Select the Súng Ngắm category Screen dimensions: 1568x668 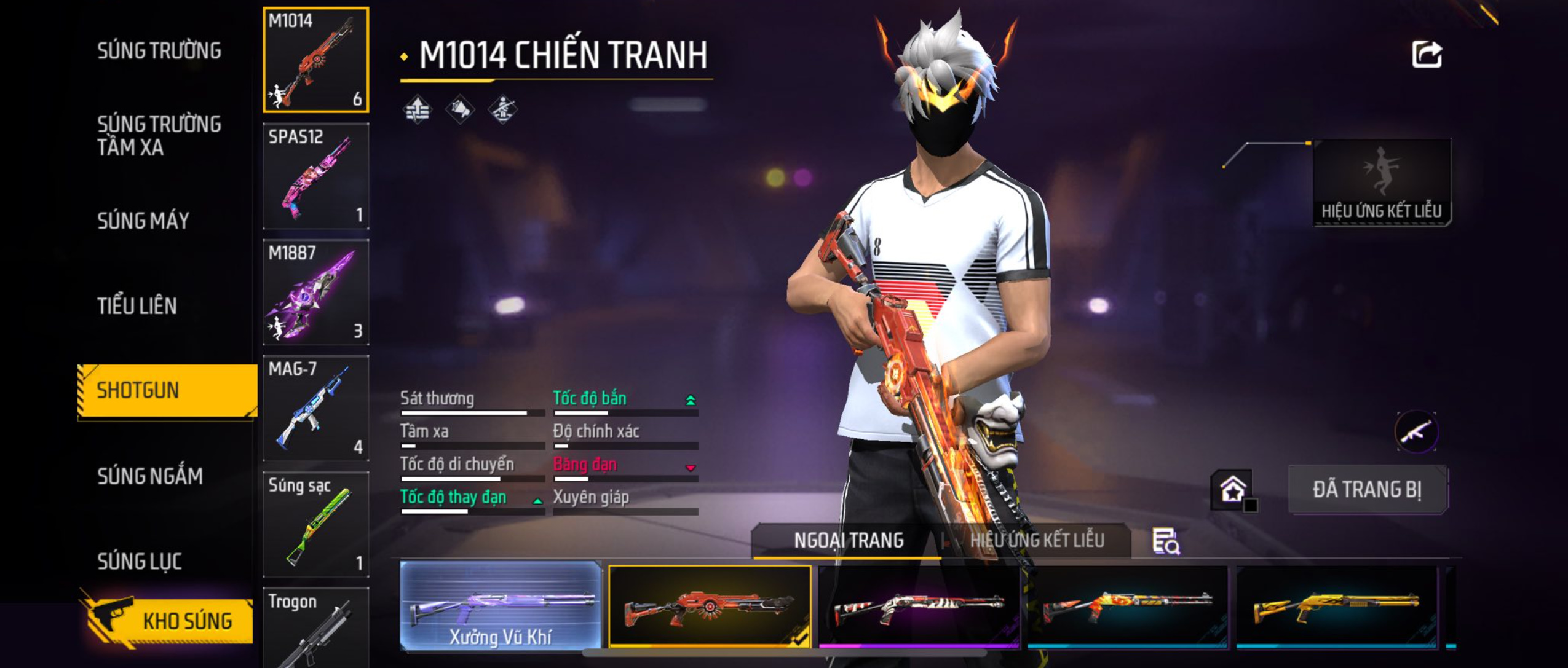150,476
